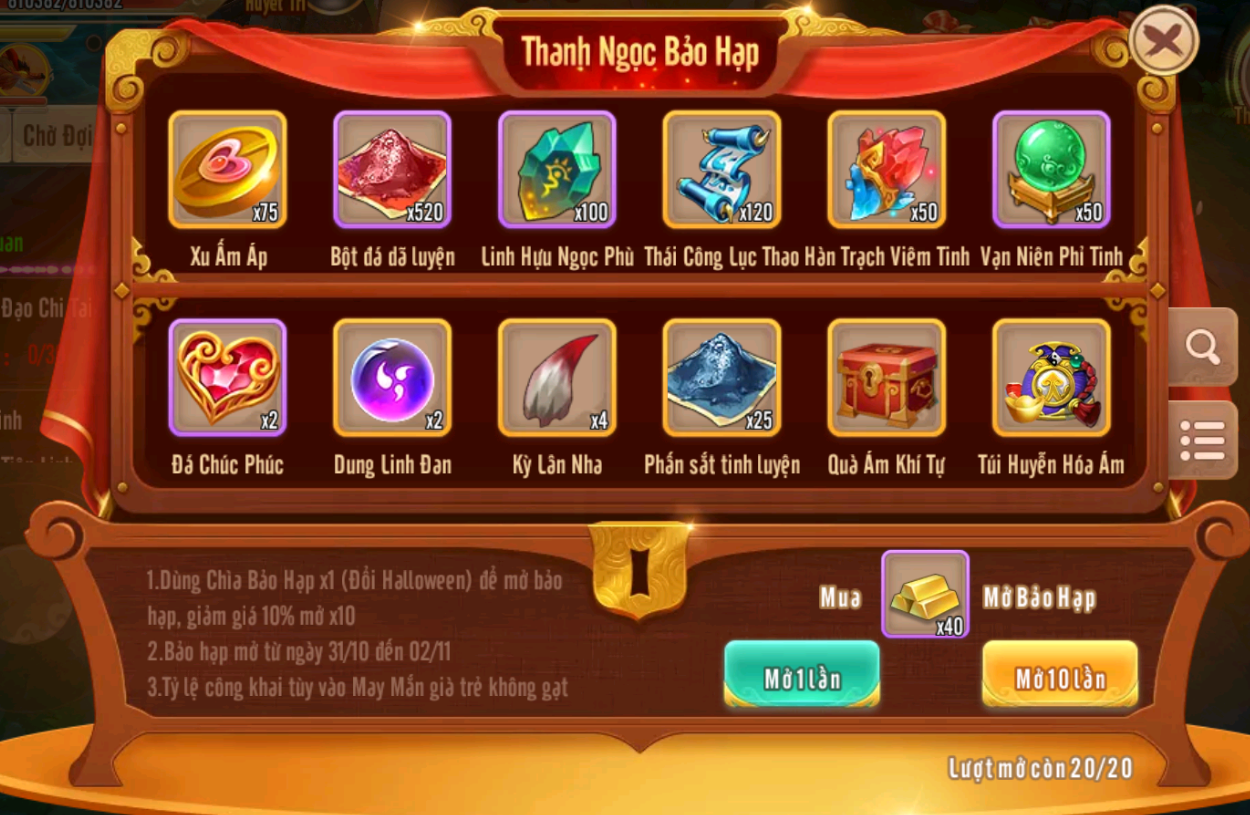Select the Vạn Niên Phỉ Tinh orb
Image resolution: width=1250 pixels, height=815 pixels.
pyautogui.click(x=1051, y=169)
